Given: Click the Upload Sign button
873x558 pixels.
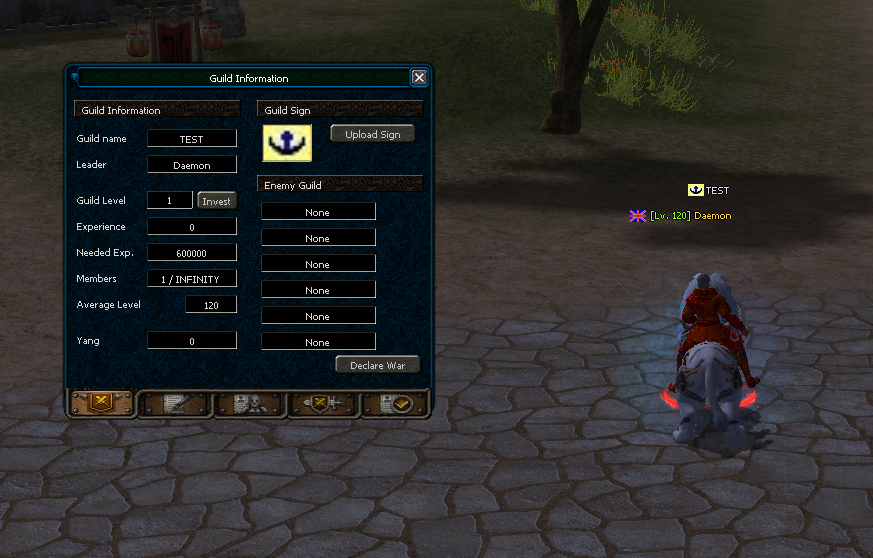Looking at the screenshot, I should [x=372, y=134].
